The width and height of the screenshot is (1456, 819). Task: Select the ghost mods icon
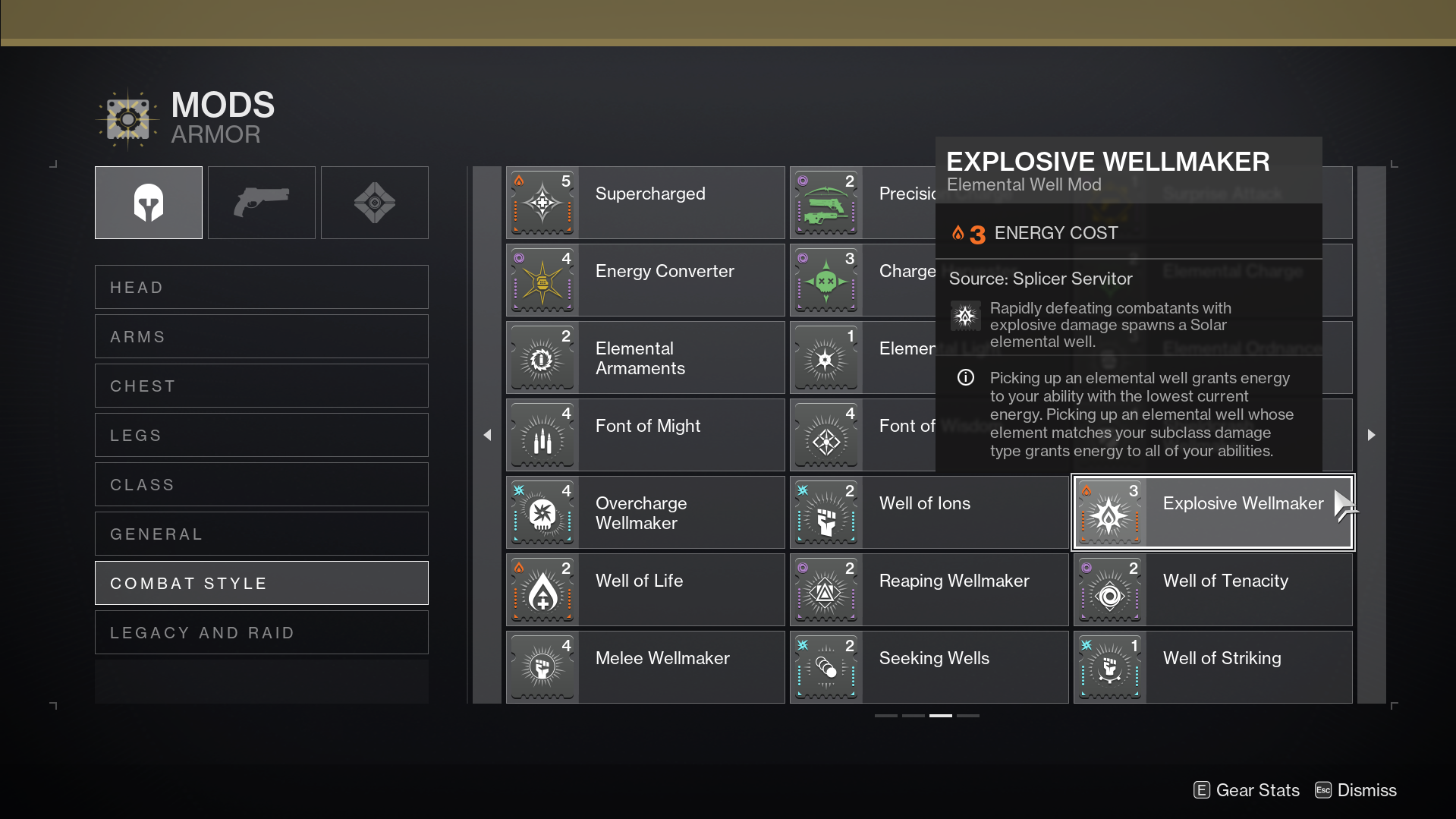374,202
